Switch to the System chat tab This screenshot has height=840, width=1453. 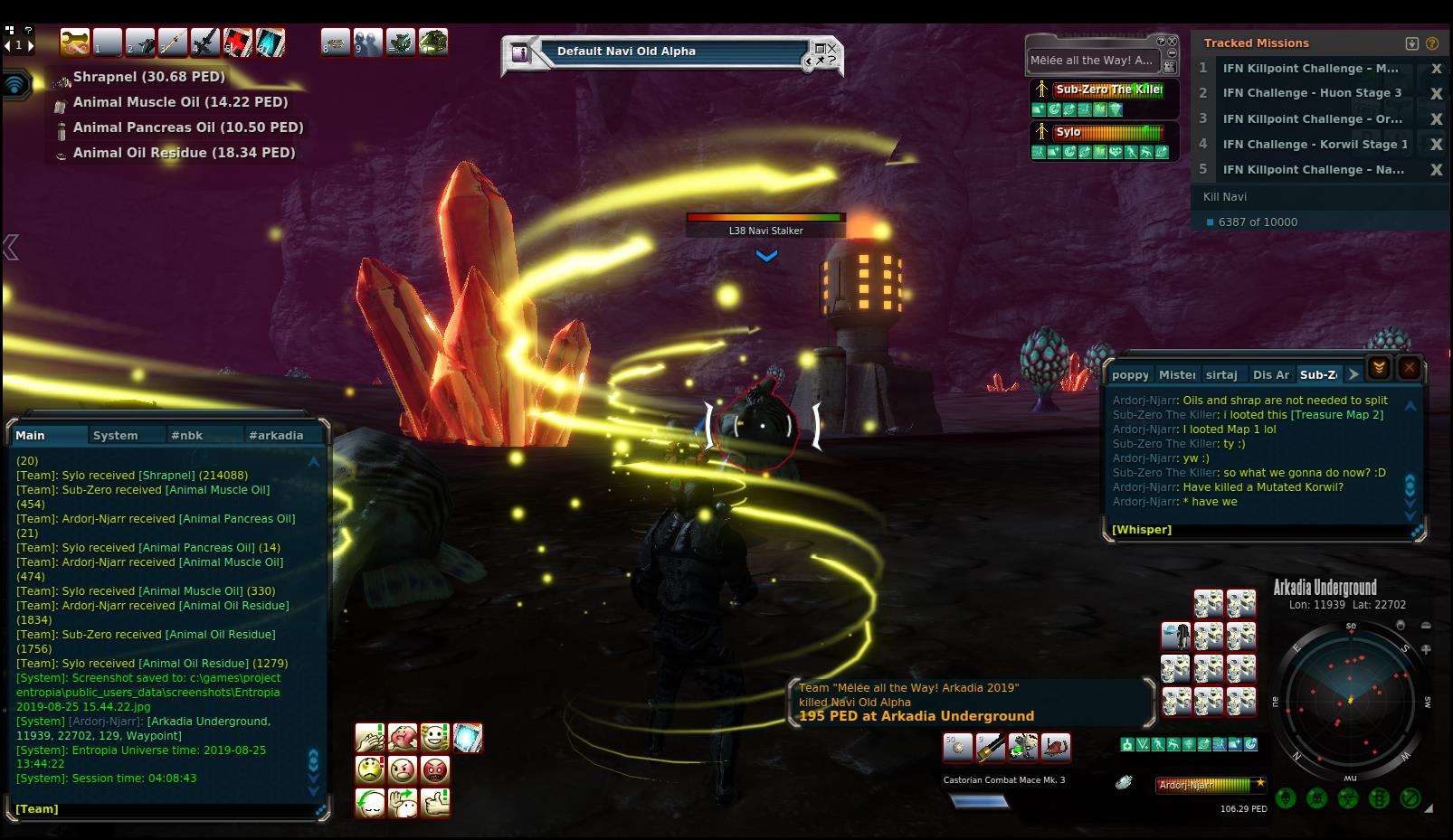[x=116, y=435]
